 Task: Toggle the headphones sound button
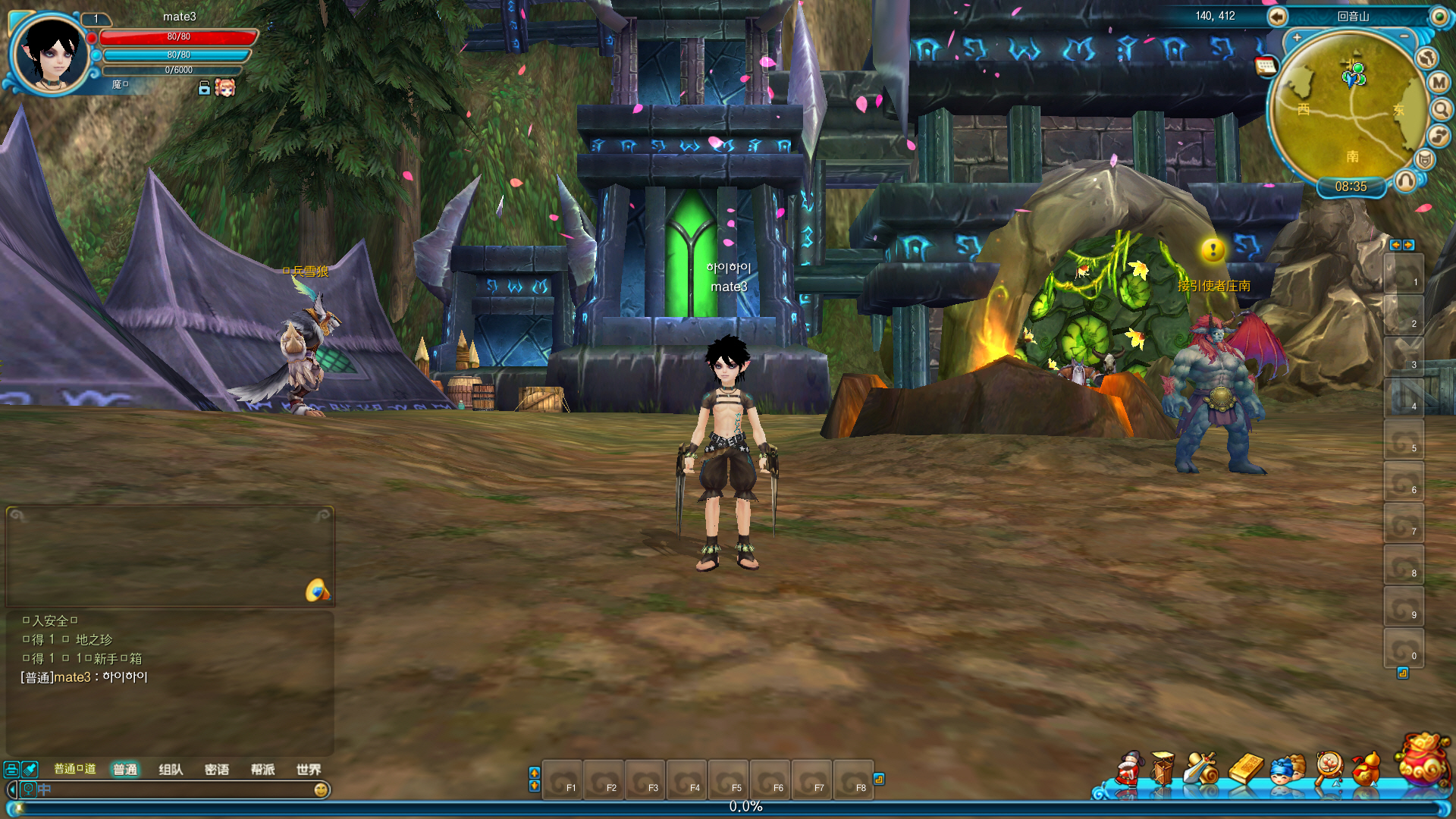click(1405, 180)
